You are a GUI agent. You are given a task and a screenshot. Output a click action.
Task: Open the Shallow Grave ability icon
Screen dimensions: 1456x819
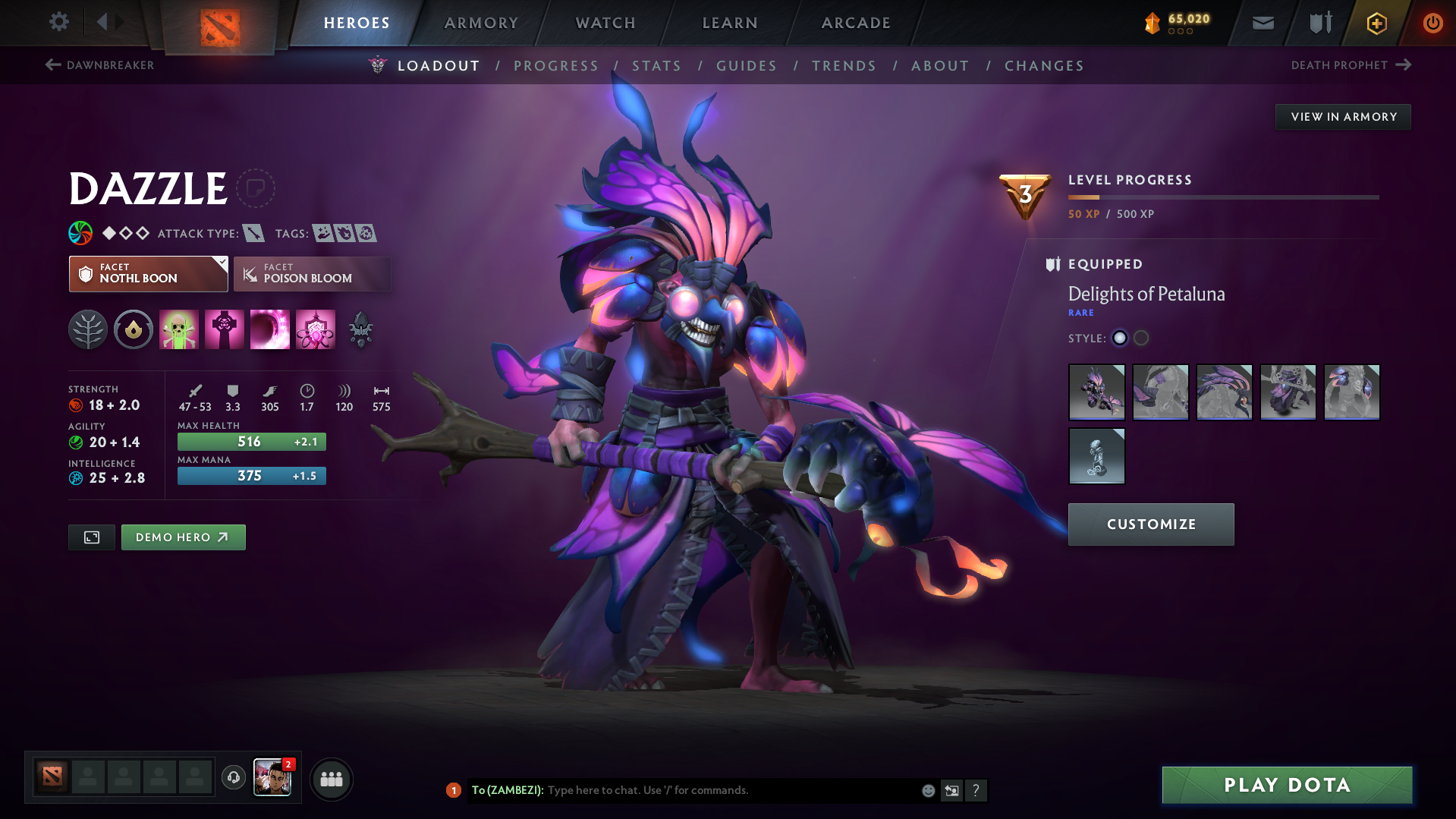pos(225,329)
